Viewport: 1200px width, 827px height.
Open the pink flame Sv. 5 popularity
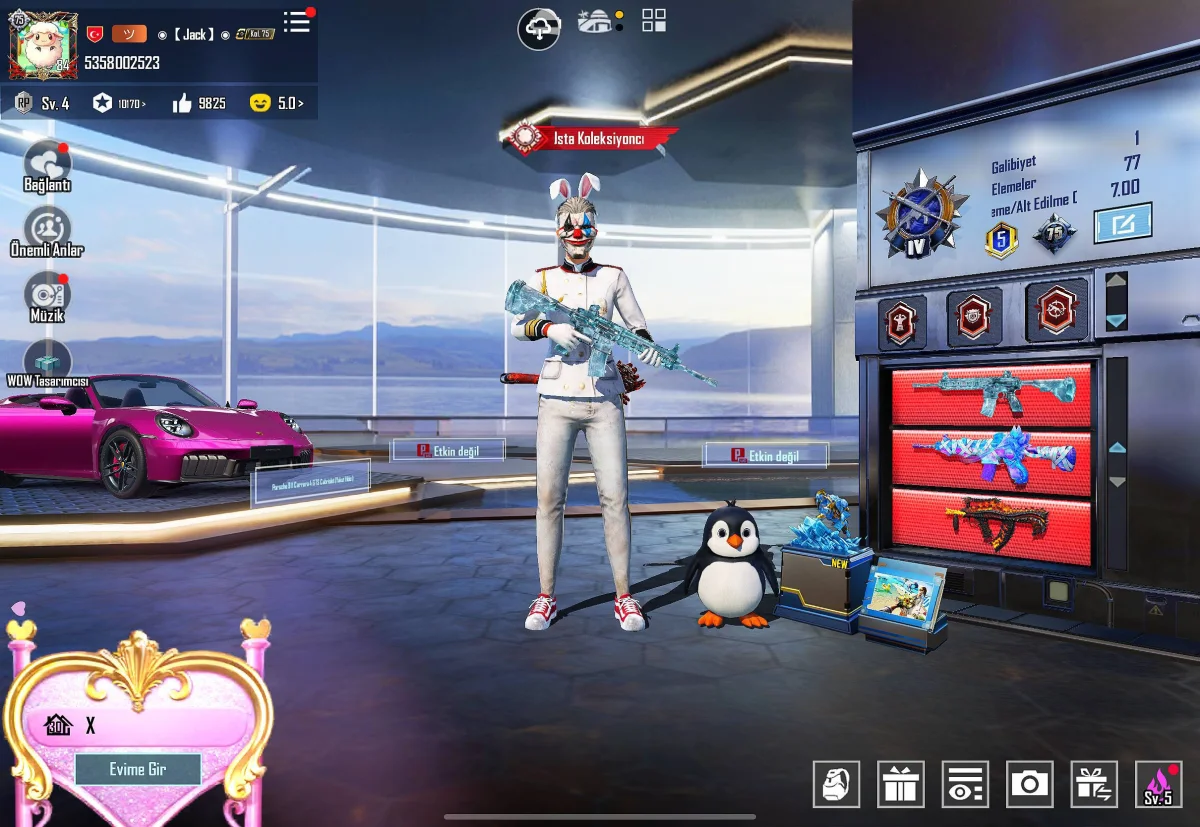click(x=1158, y=784)
